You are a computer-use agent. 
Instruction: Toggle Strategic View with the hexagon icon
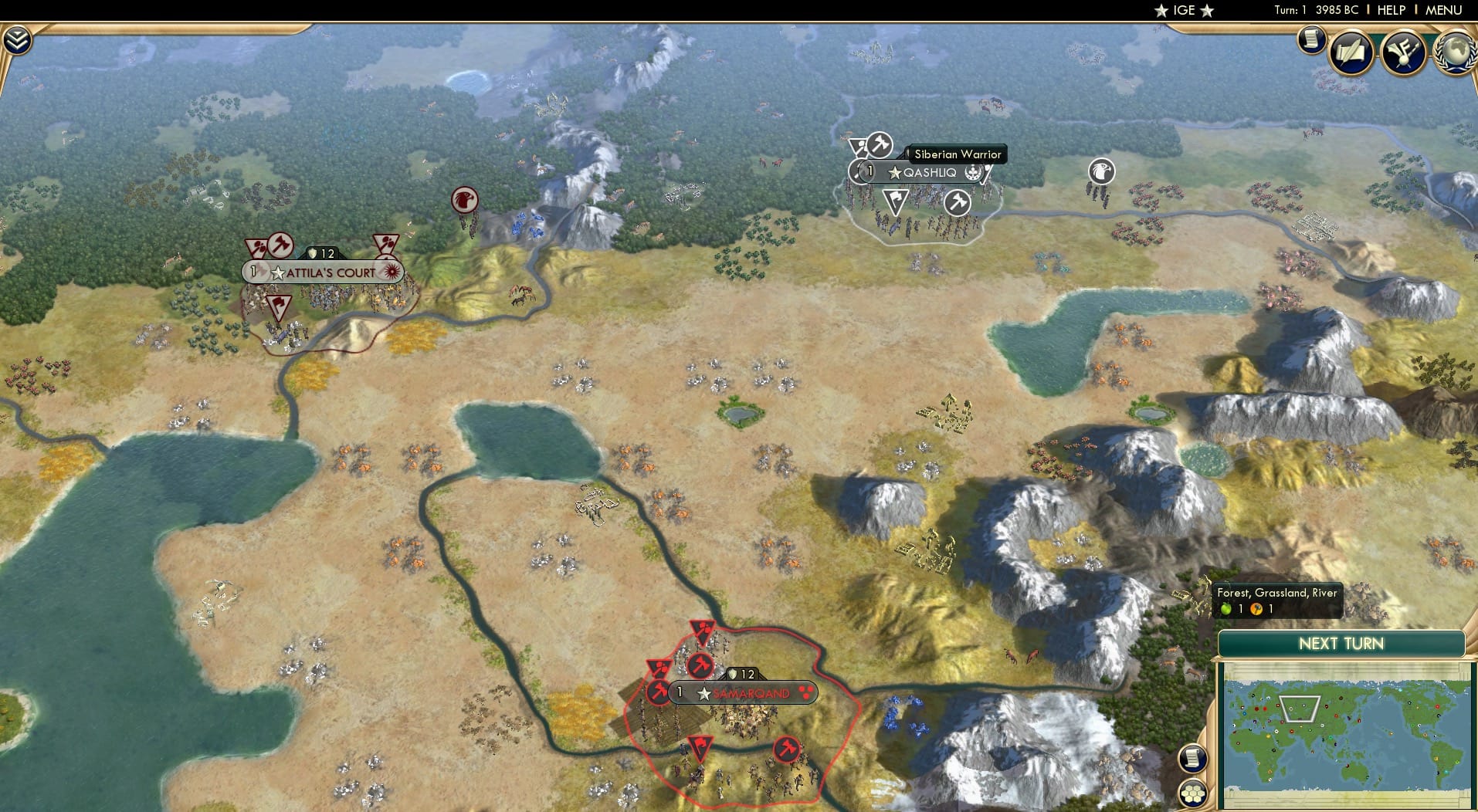coord(1192,791)
